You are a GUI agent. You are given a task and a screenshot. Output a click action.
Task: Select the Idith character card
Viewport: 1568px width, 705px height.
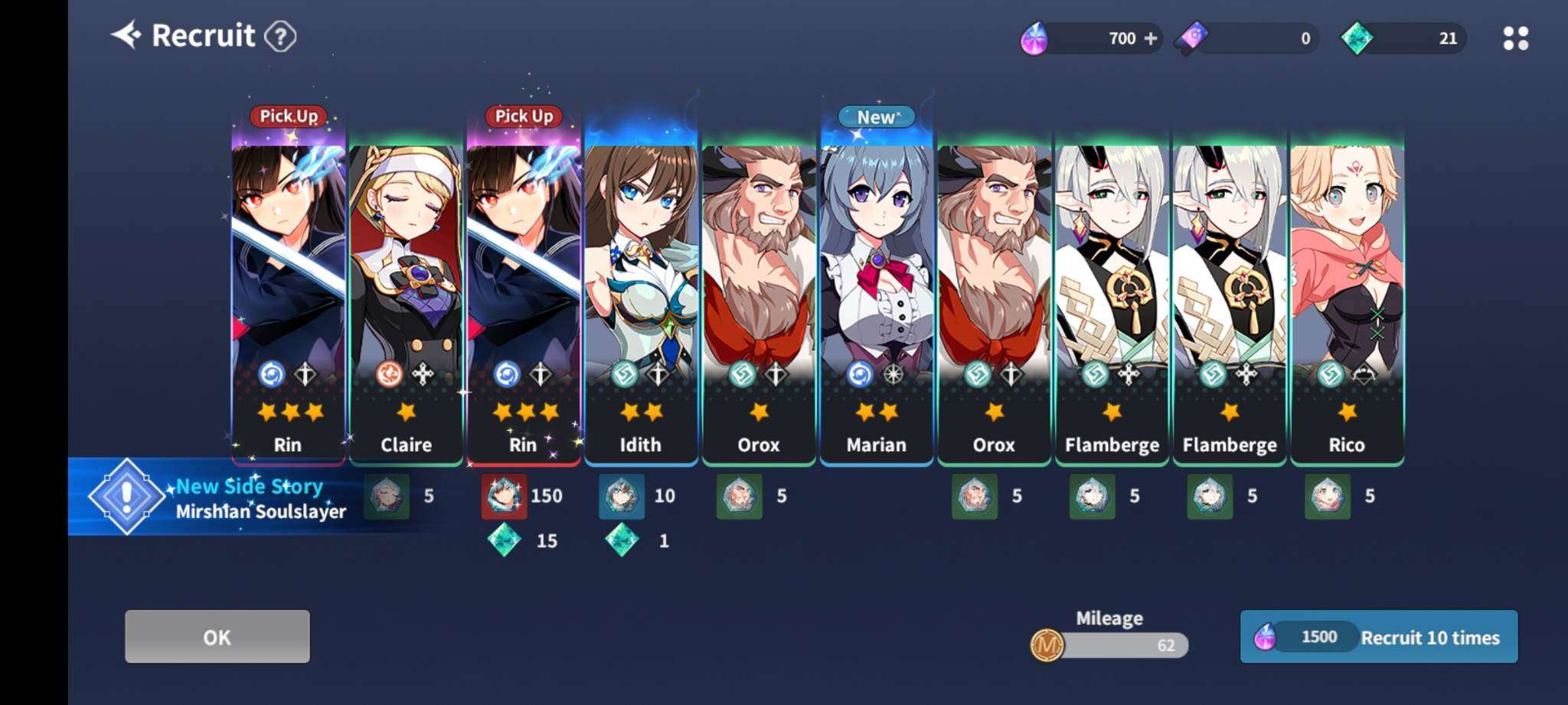click(641, 299)
